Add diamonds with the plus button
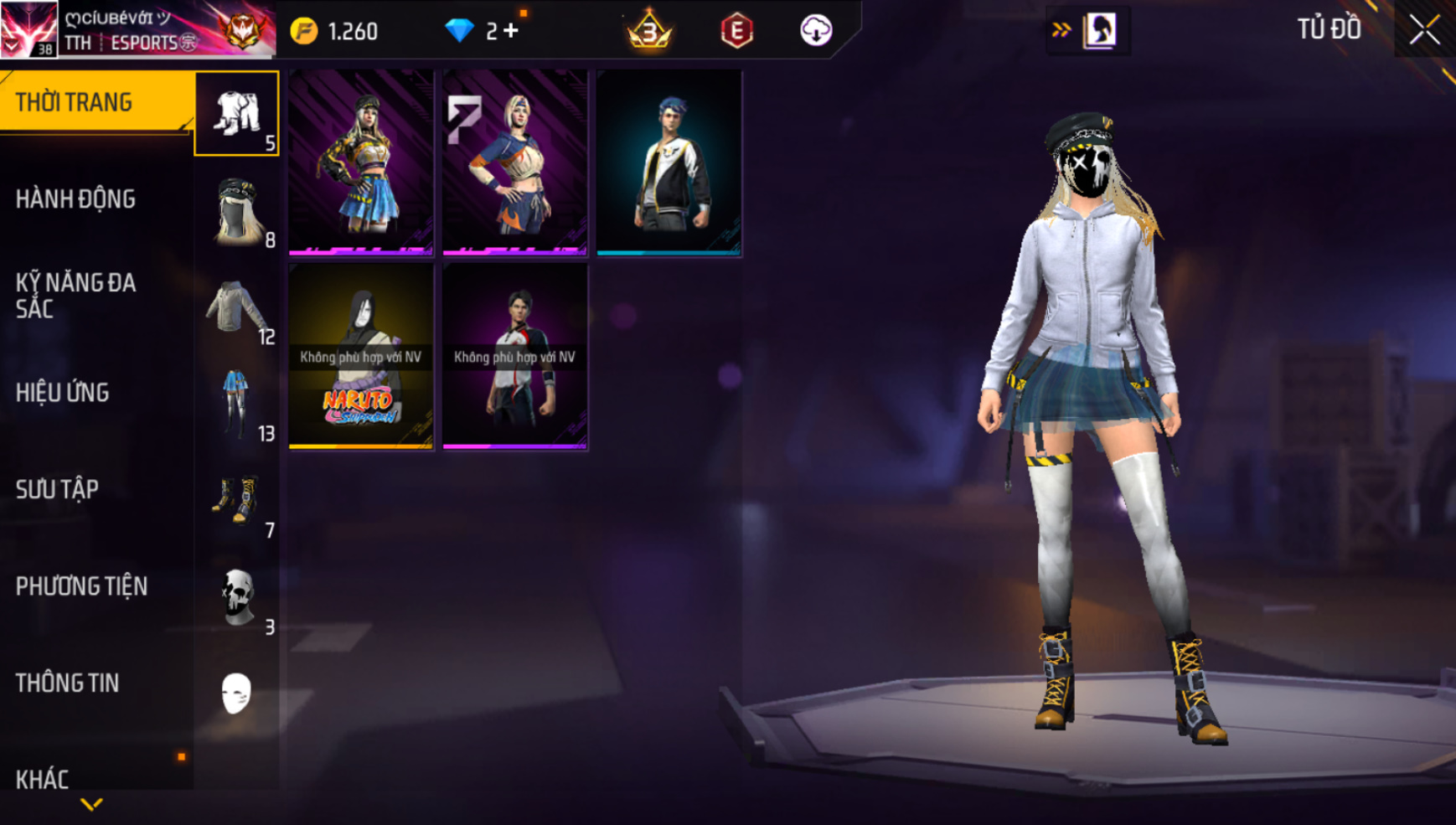 511,31
